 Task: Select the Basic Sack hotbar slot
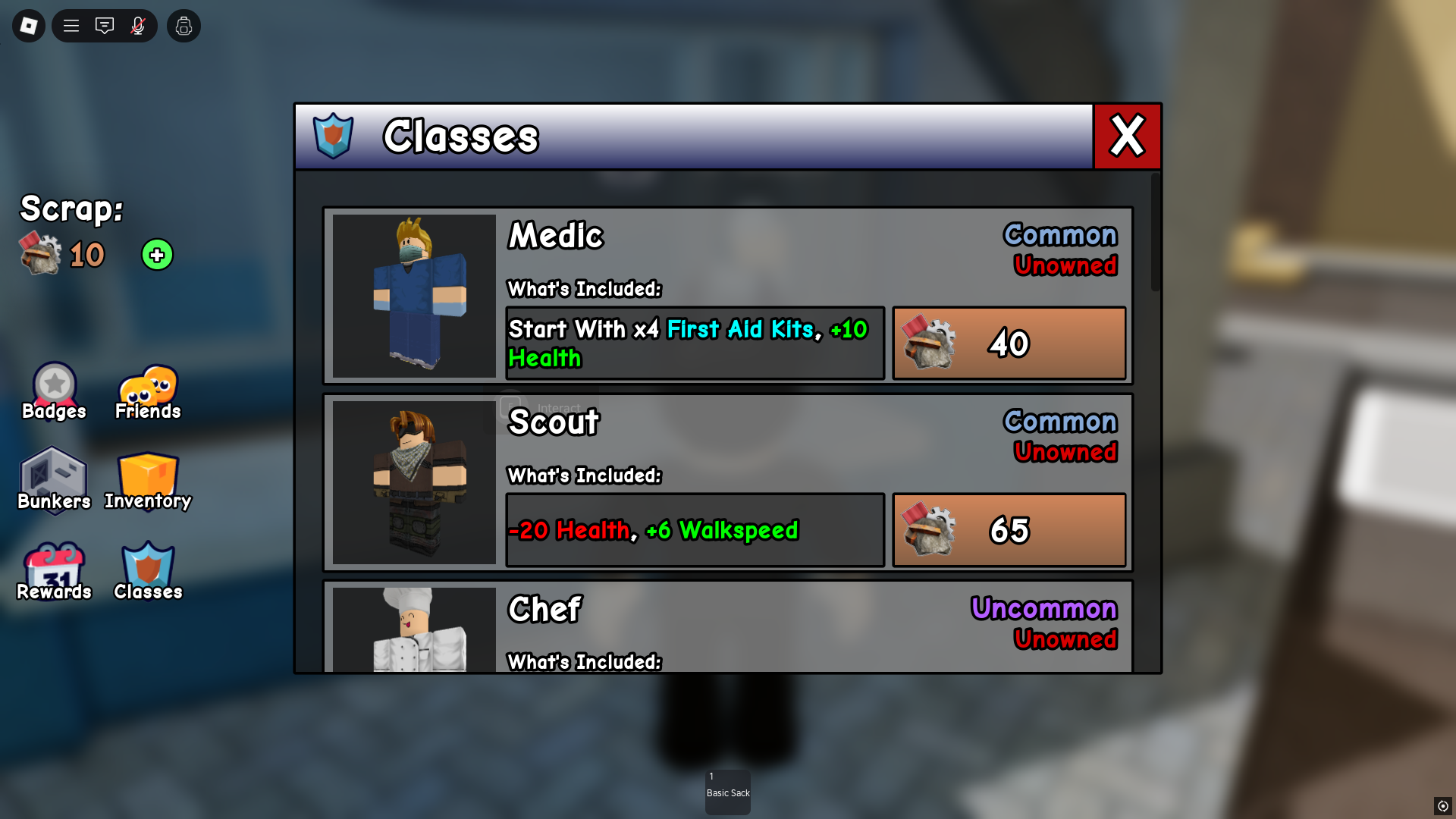click(x=727, y=792)
